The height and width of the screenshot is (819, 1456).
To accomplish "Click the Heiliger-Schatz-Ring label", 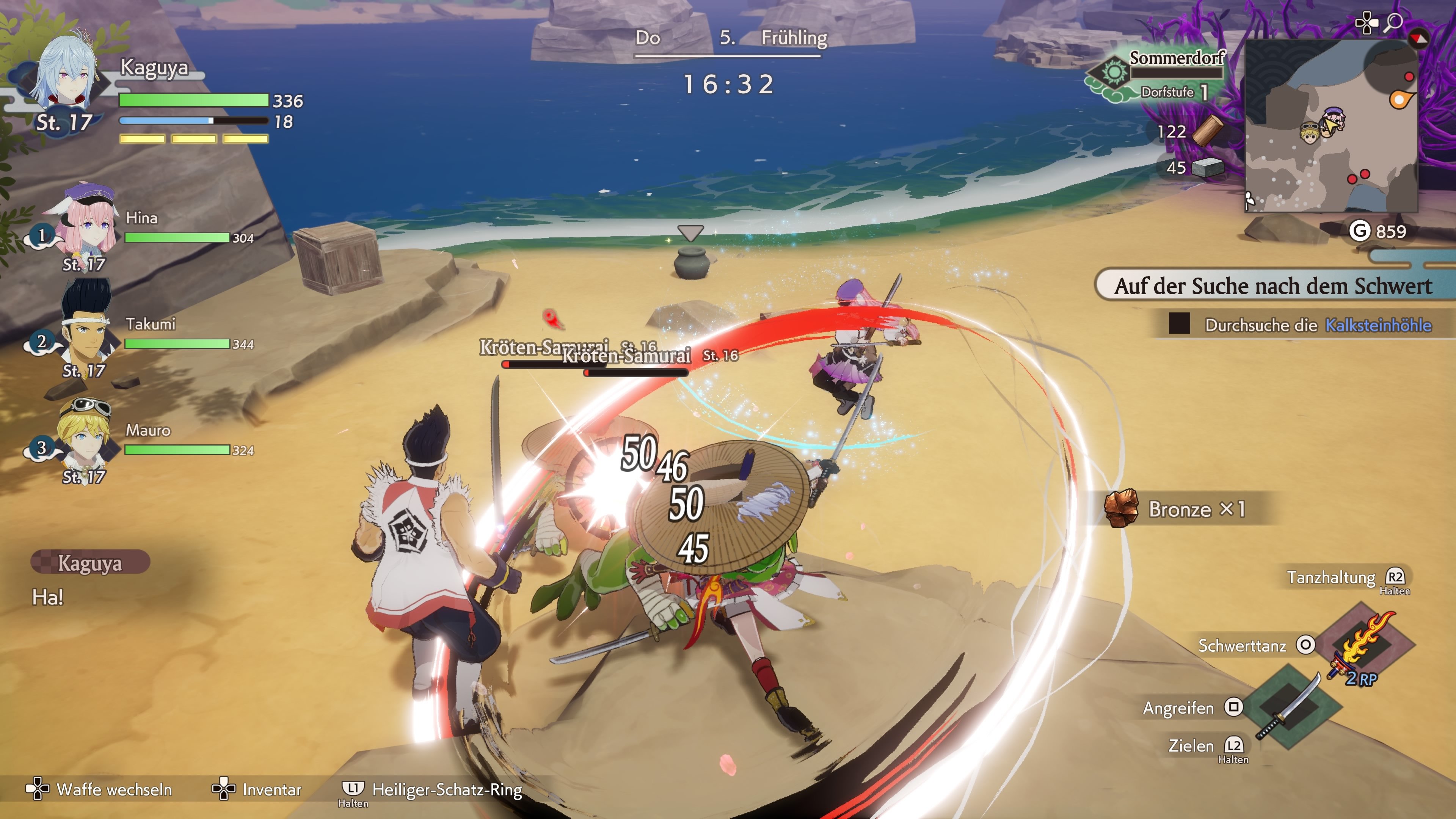I will pos(447,789).
